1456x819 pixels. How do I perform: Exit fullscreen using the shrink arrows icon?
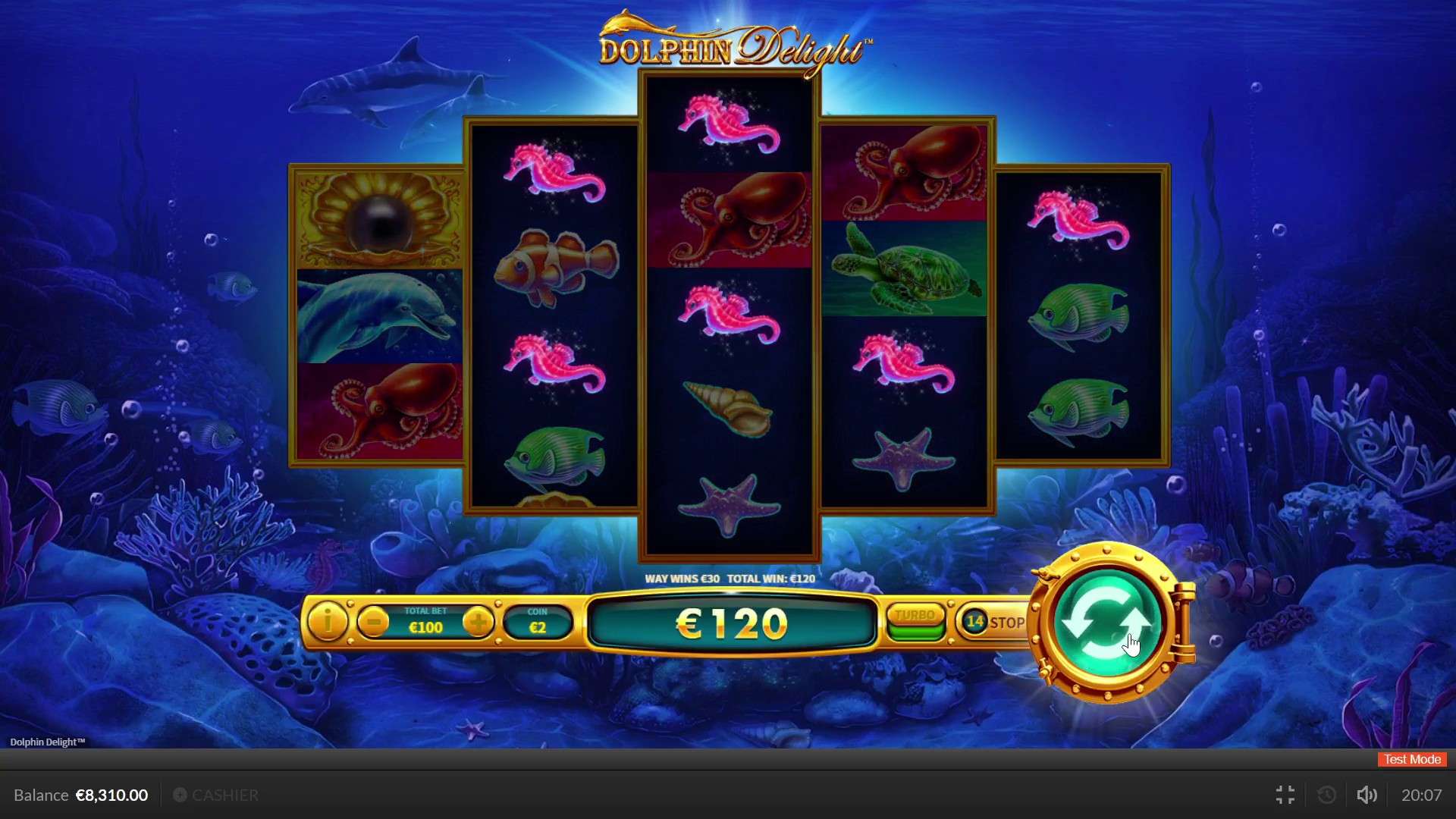tap(1285, 795)
